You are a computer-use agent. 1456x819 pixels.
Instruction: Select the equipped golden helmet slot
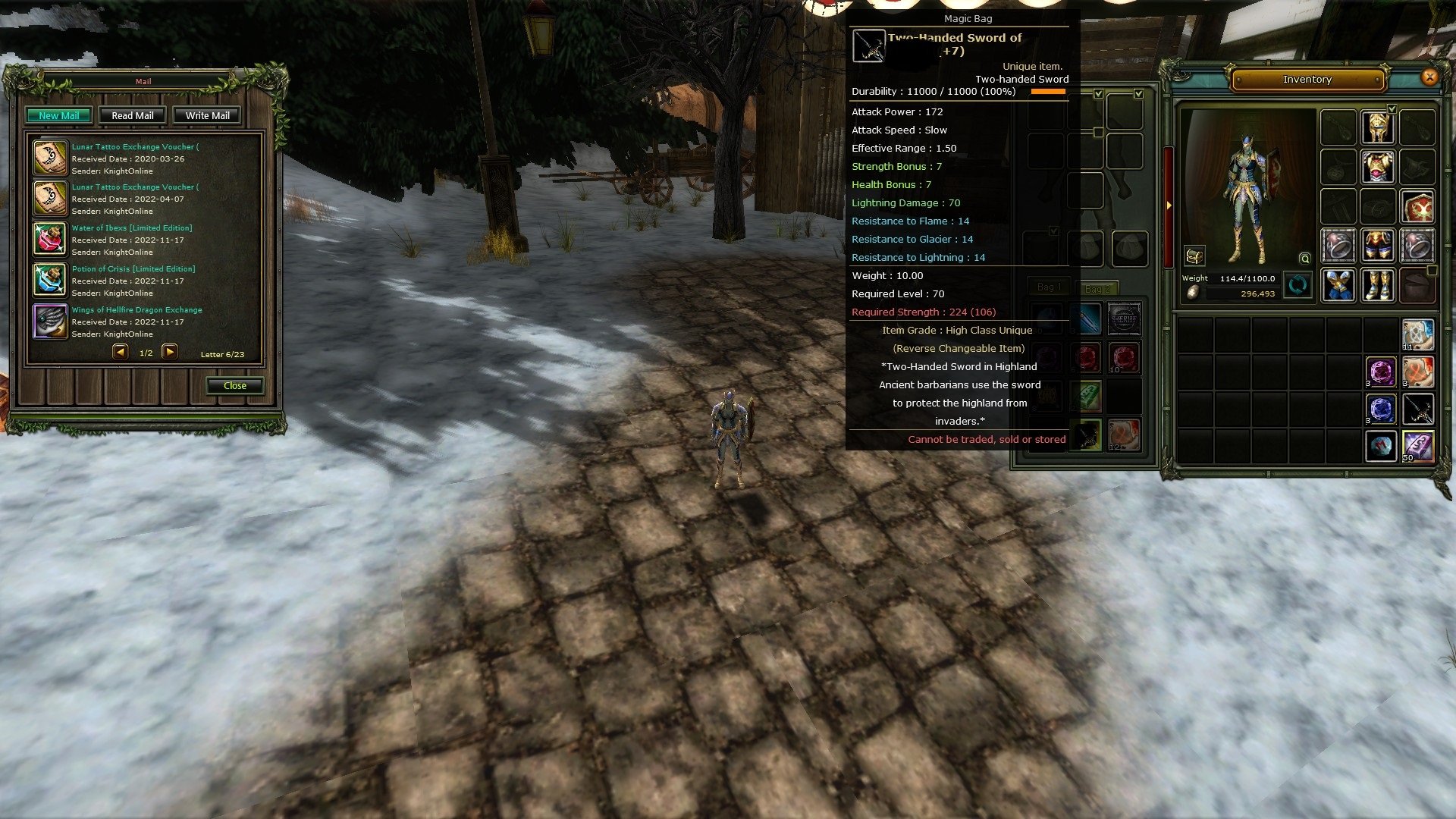click(x=1378, y=126)
